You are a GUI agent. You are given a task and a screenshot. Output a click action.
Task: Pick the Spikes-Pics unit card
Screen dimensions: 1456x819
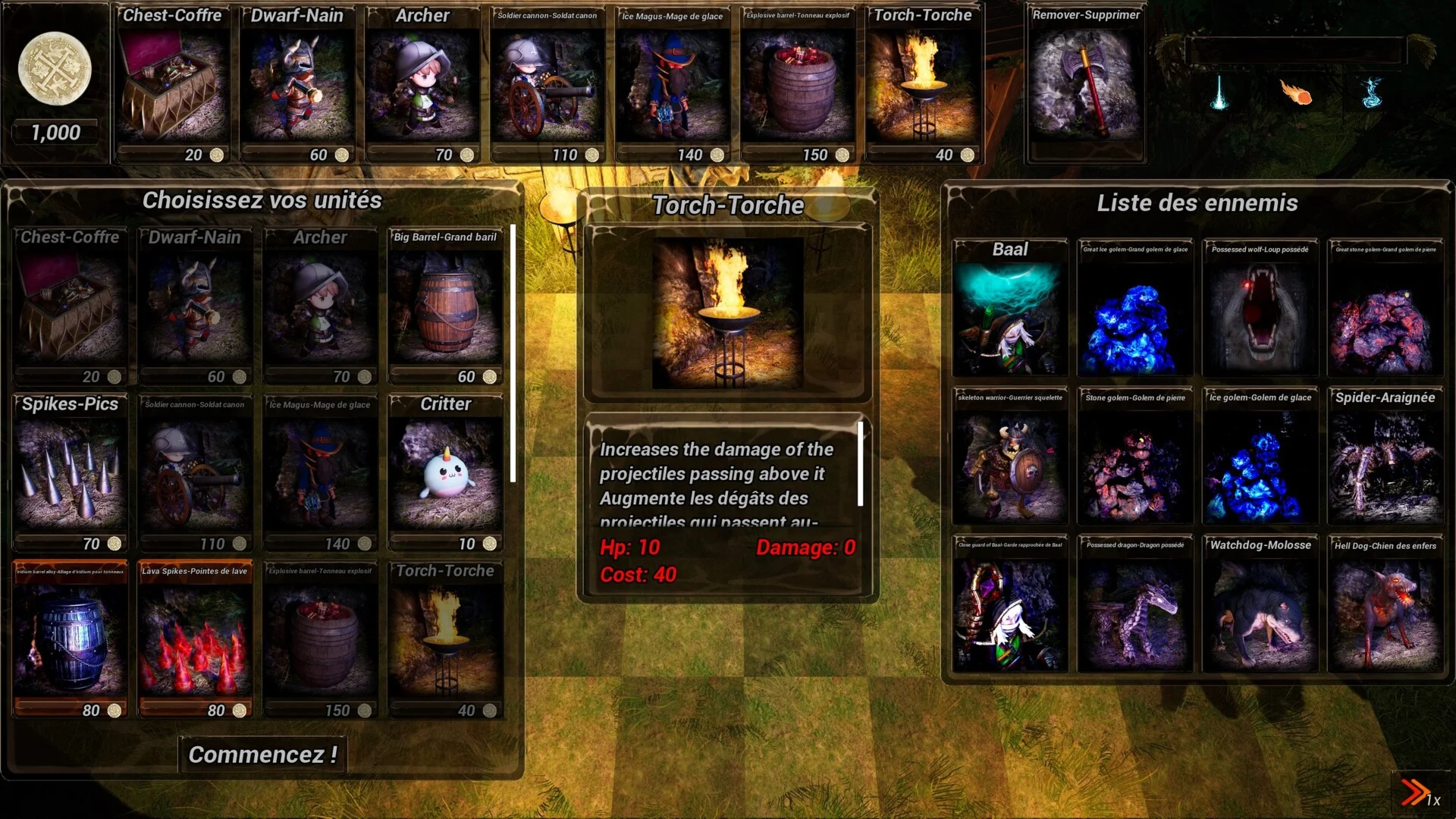point(70,472)
